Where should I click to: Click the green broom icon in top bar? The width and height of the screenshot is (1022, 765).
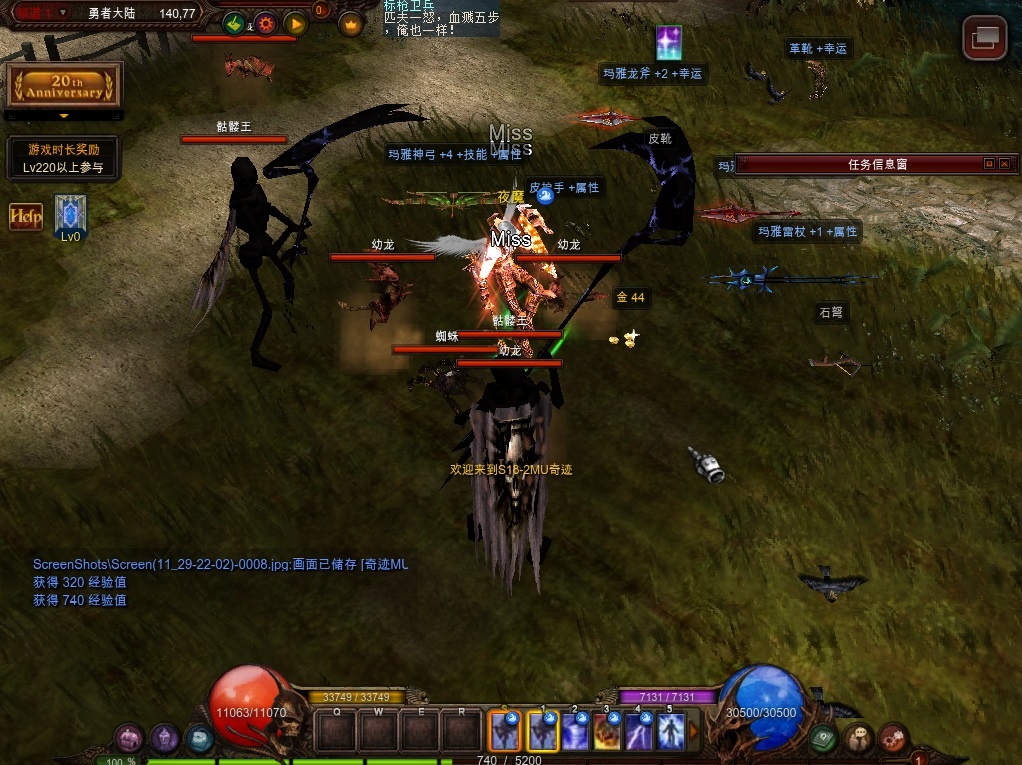[x=235, y=24]
